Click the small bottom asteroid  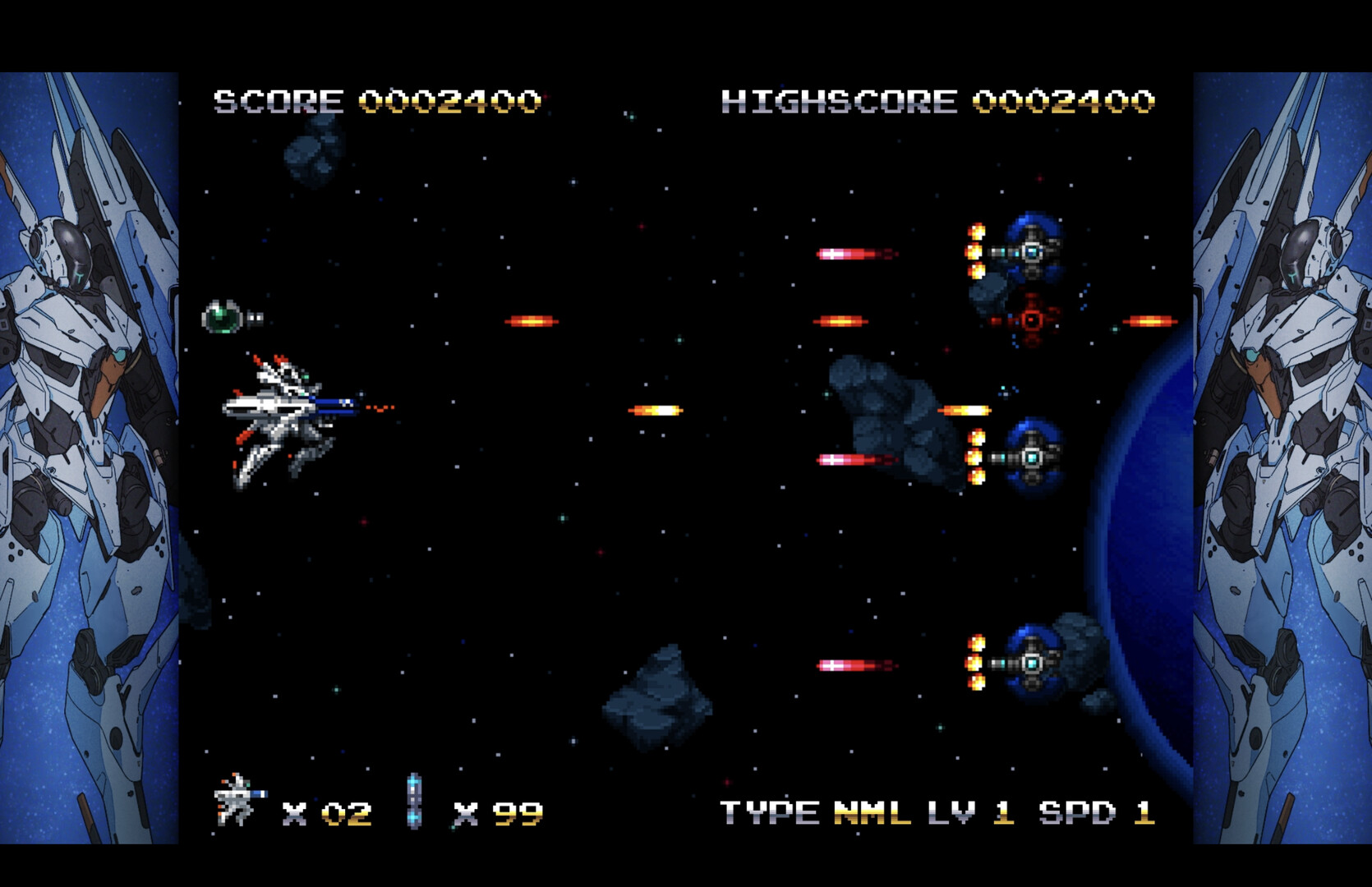click(656, 702)
